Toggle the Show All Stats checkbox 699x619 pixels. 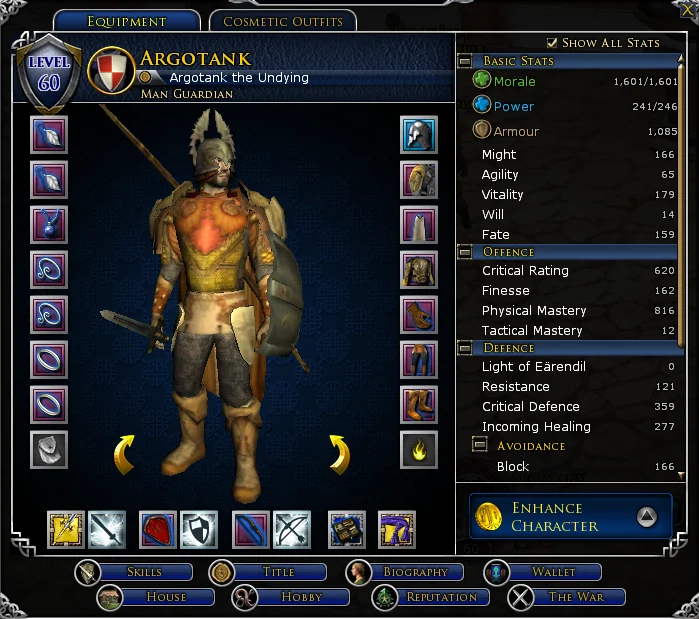[552, 43]
